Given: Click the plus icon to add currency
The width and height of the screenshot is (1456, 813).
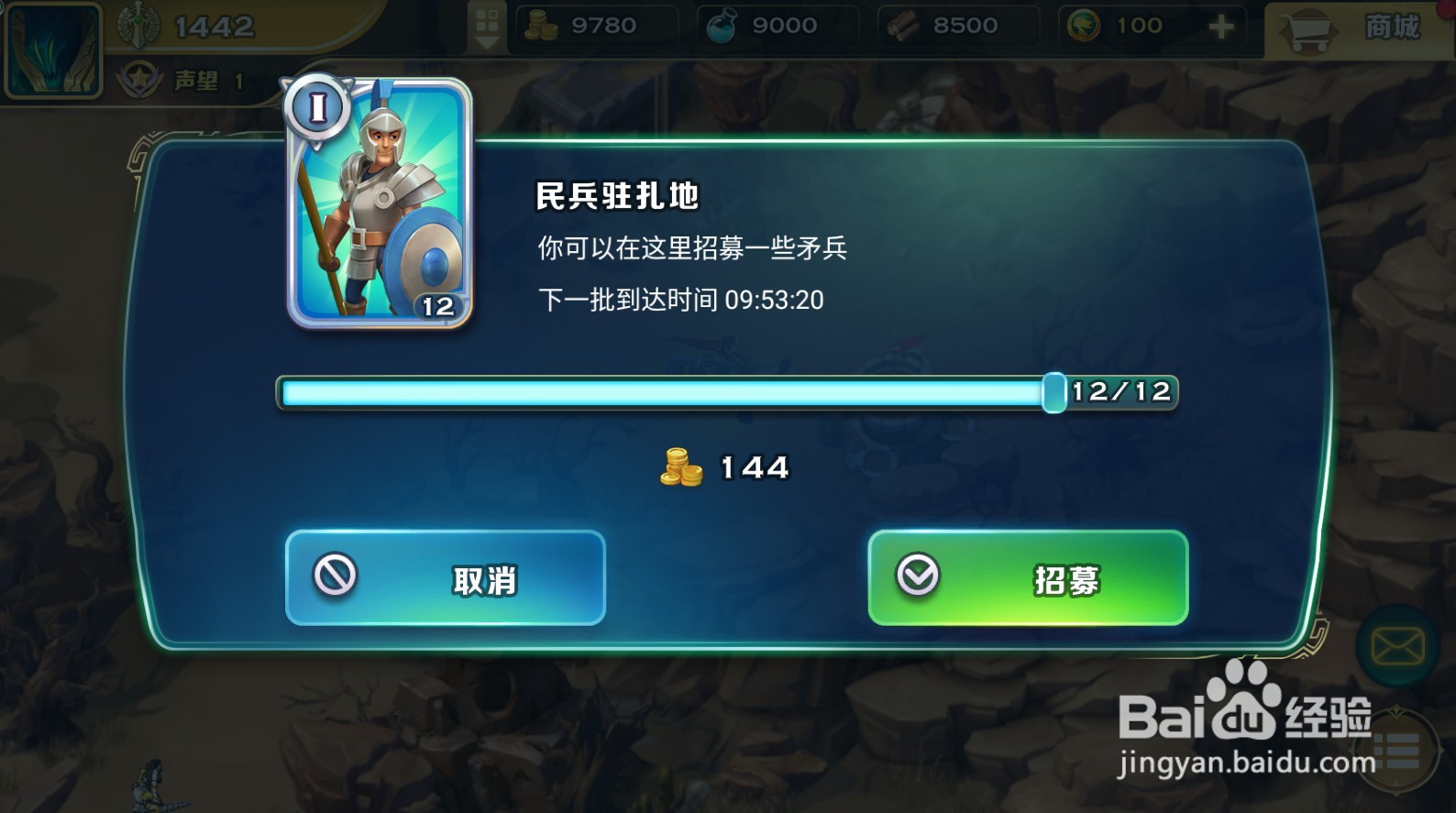Looking at the screenshot, I should point(1221,25).
